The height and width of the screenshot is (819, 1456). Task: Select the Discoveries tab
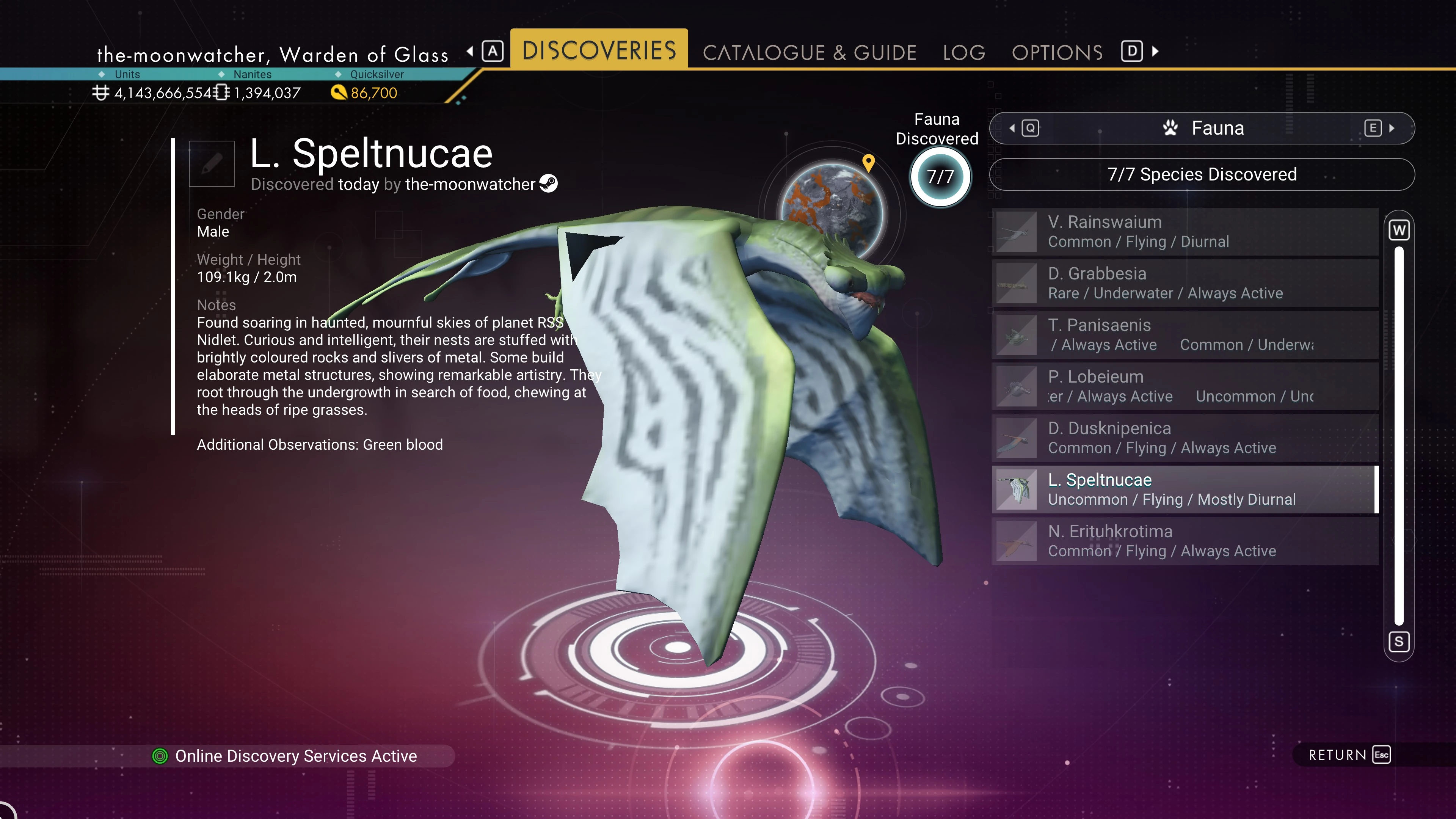click(x=599, y=50)
